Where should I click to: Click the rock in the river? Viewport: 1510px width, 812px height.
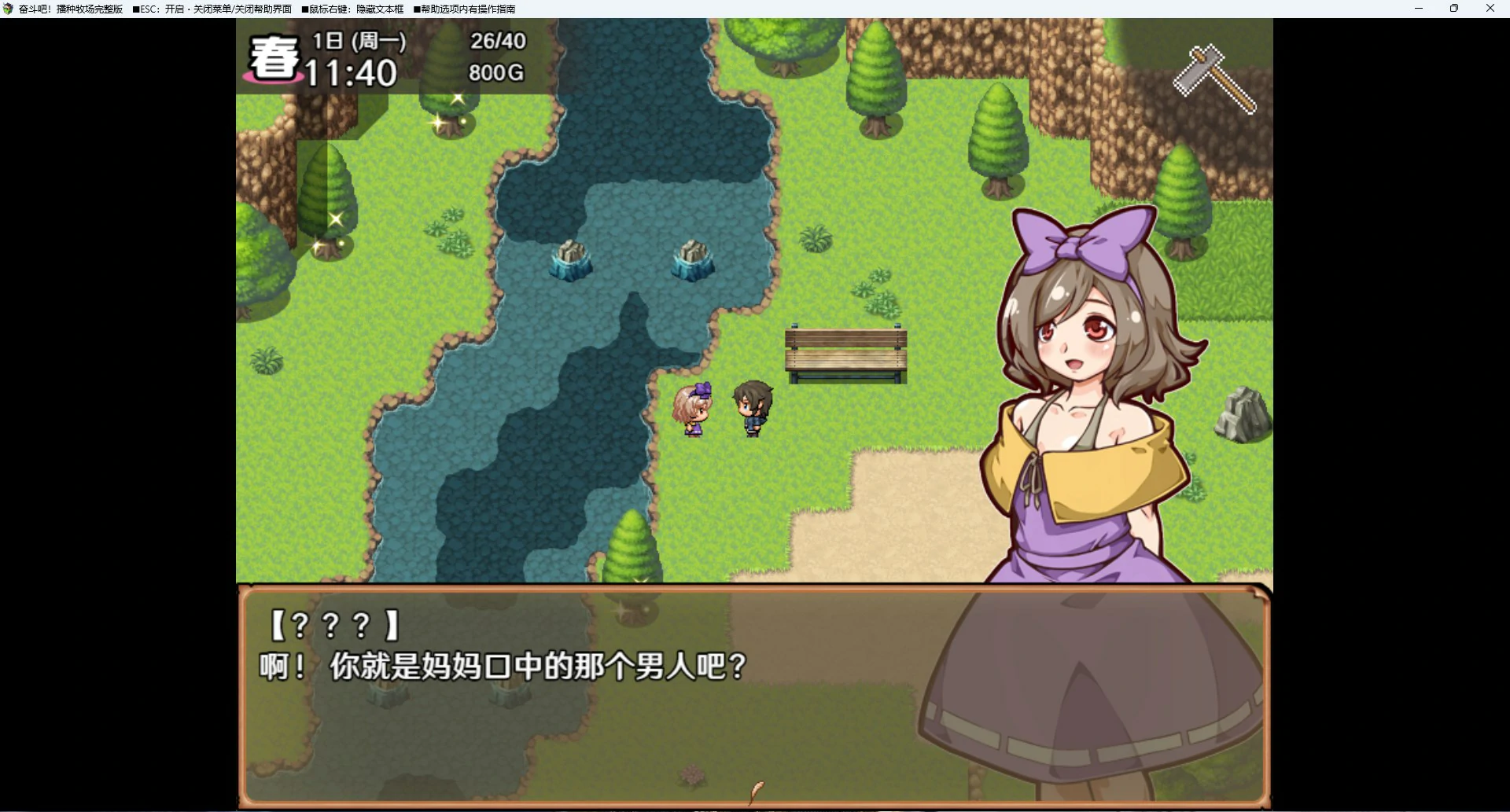click(572, 259)
